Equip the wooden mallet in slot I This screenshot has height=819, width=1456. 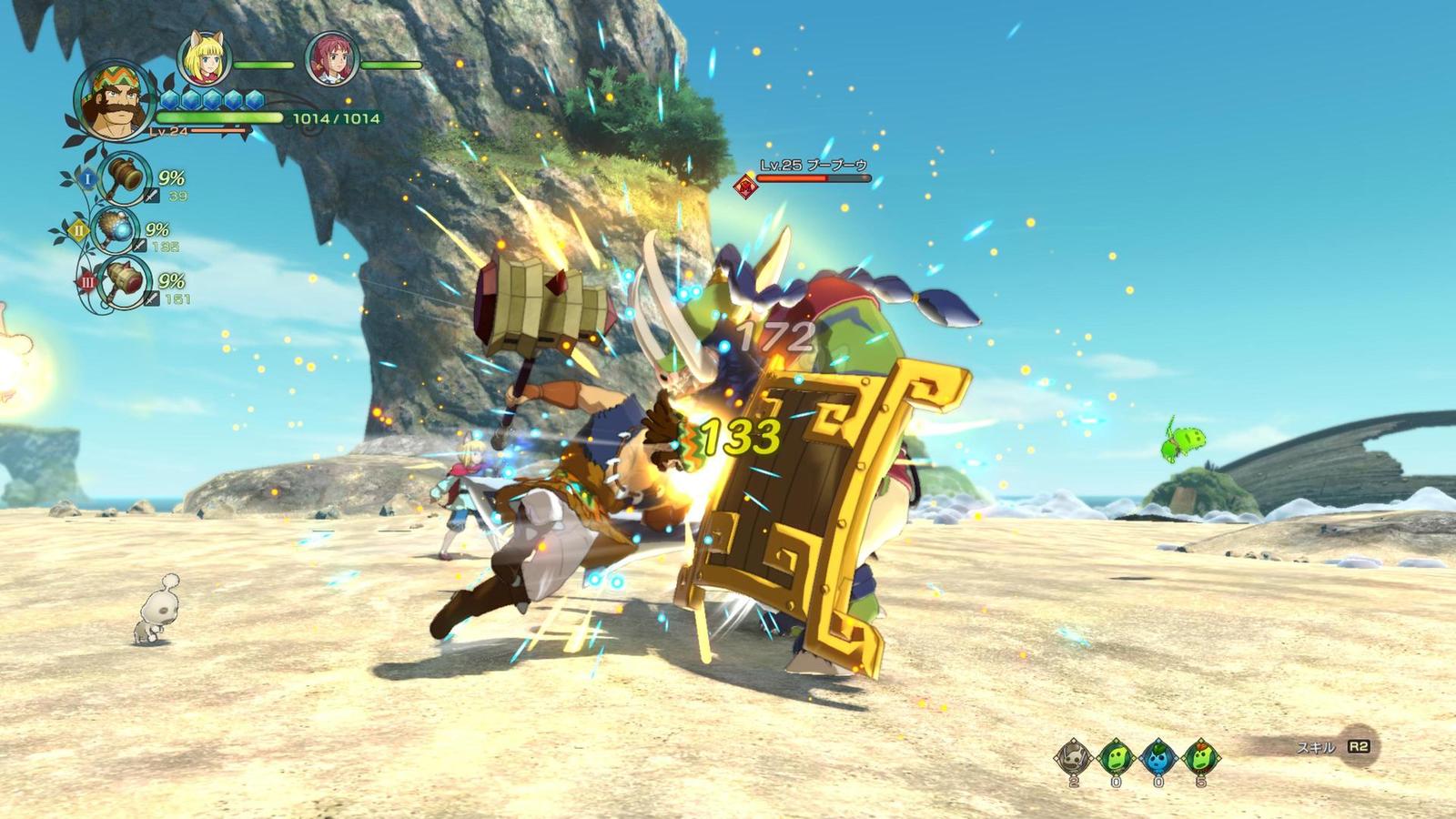123,177
